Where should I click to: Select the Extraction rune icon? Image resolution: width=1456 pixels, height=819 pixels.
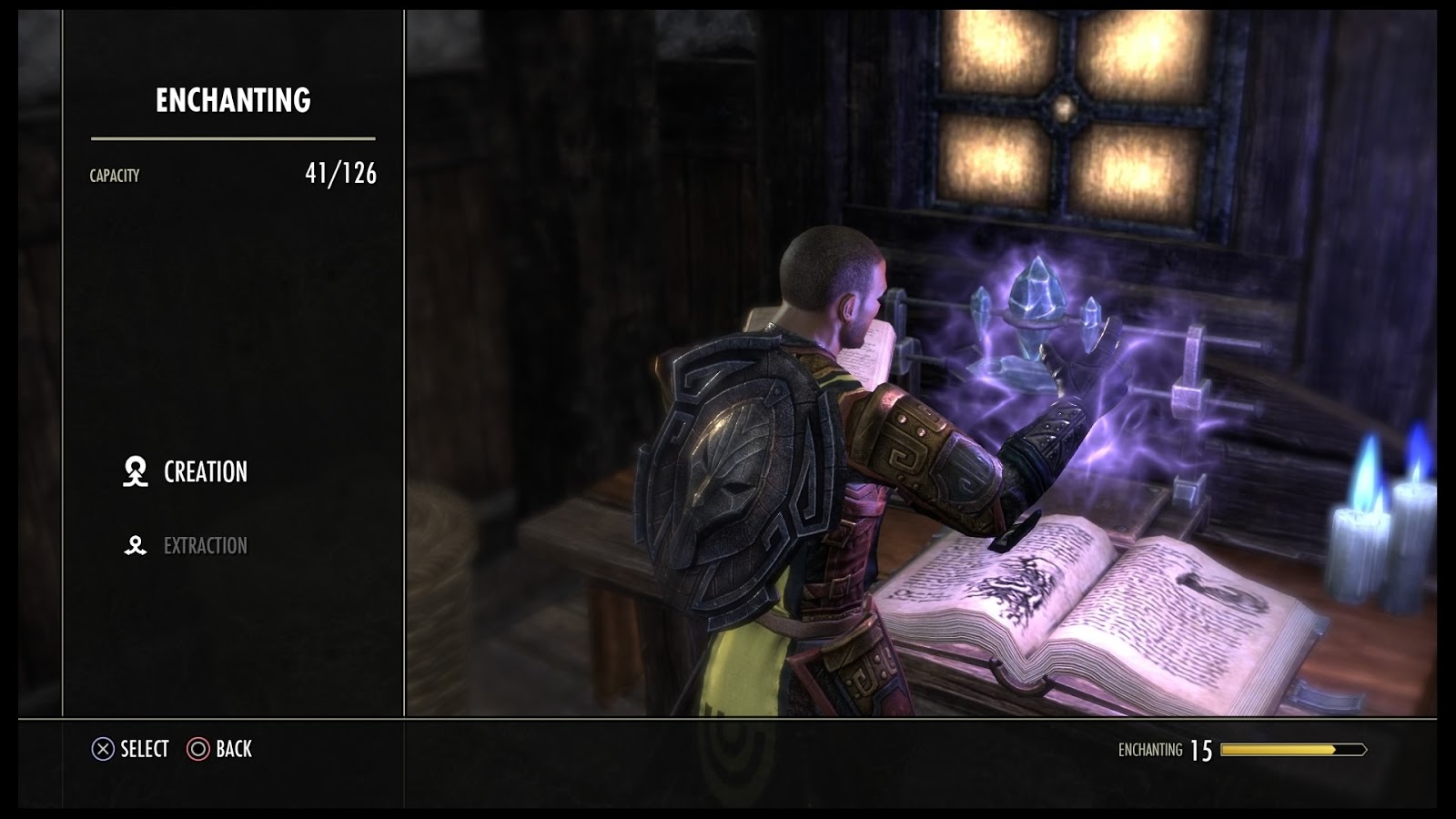[x=136, y=543]
